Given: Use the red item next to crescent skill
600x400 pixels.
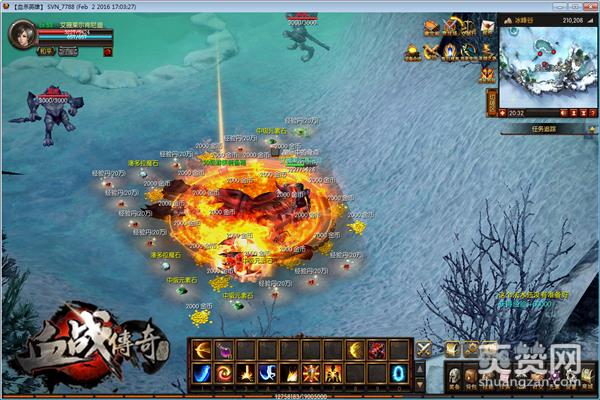Looking at the screenshot, I should [x=378, y=350].
